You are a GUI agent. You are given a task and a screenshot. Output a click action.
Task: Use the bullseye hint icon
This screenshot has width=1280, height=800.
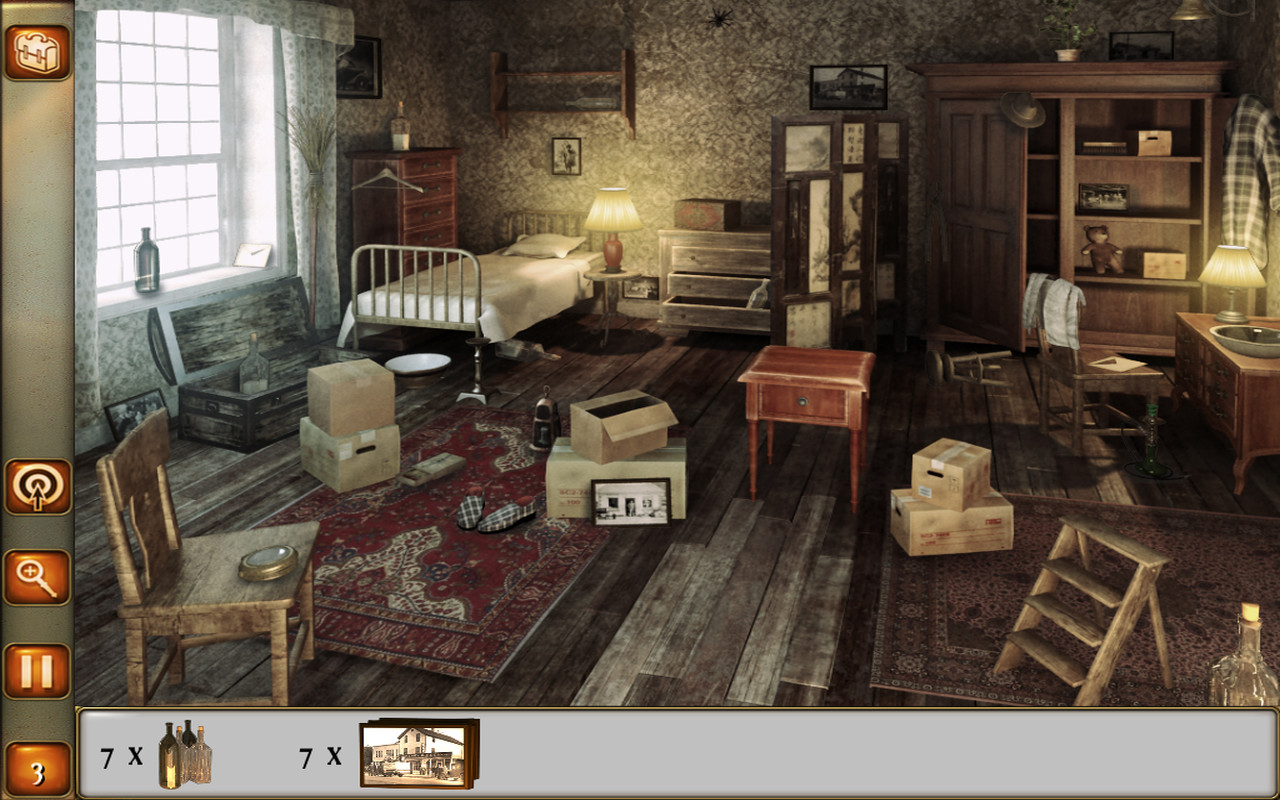(36, 490)
